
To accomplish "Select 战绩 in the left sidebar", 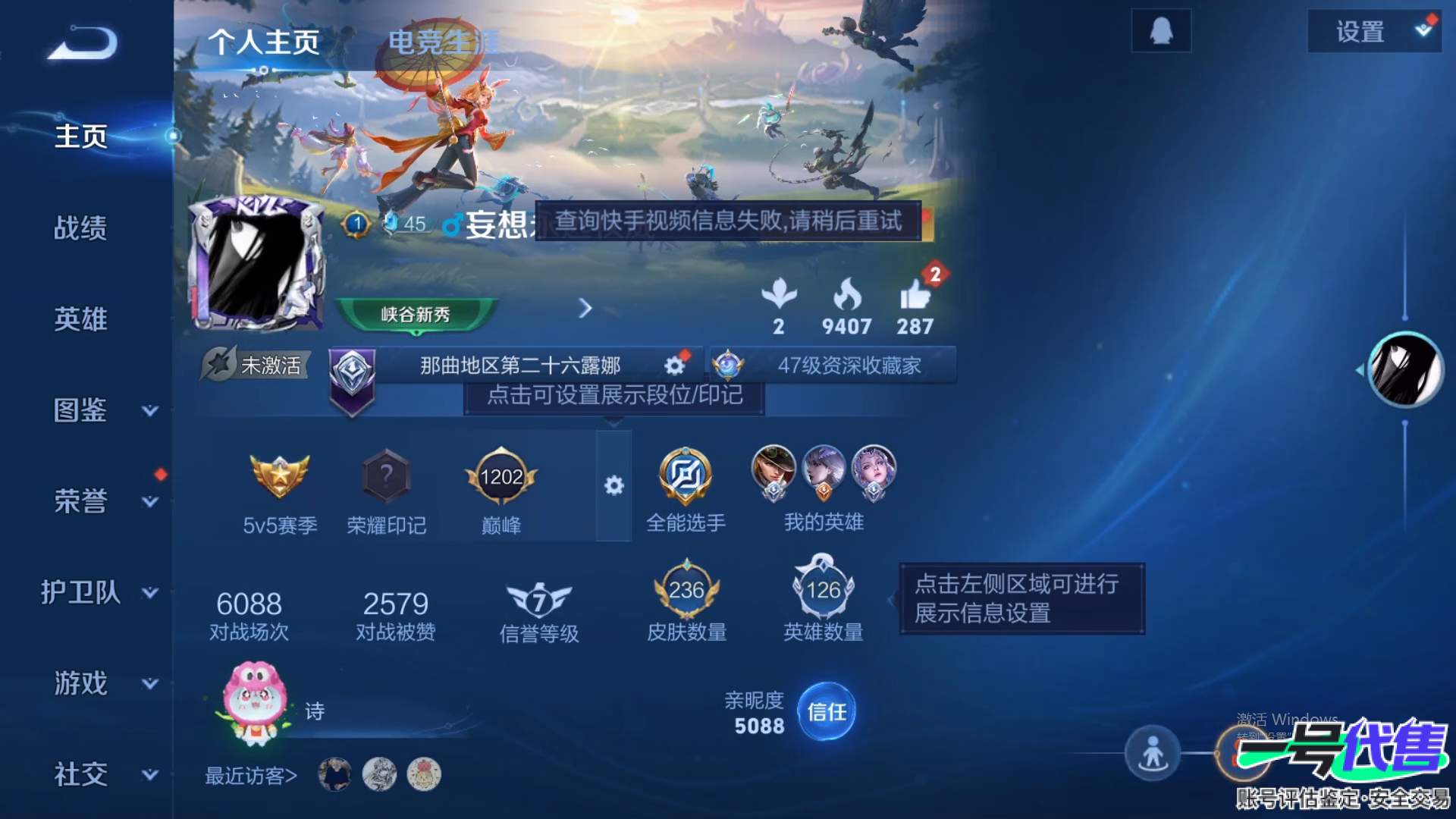I will 81,229.
